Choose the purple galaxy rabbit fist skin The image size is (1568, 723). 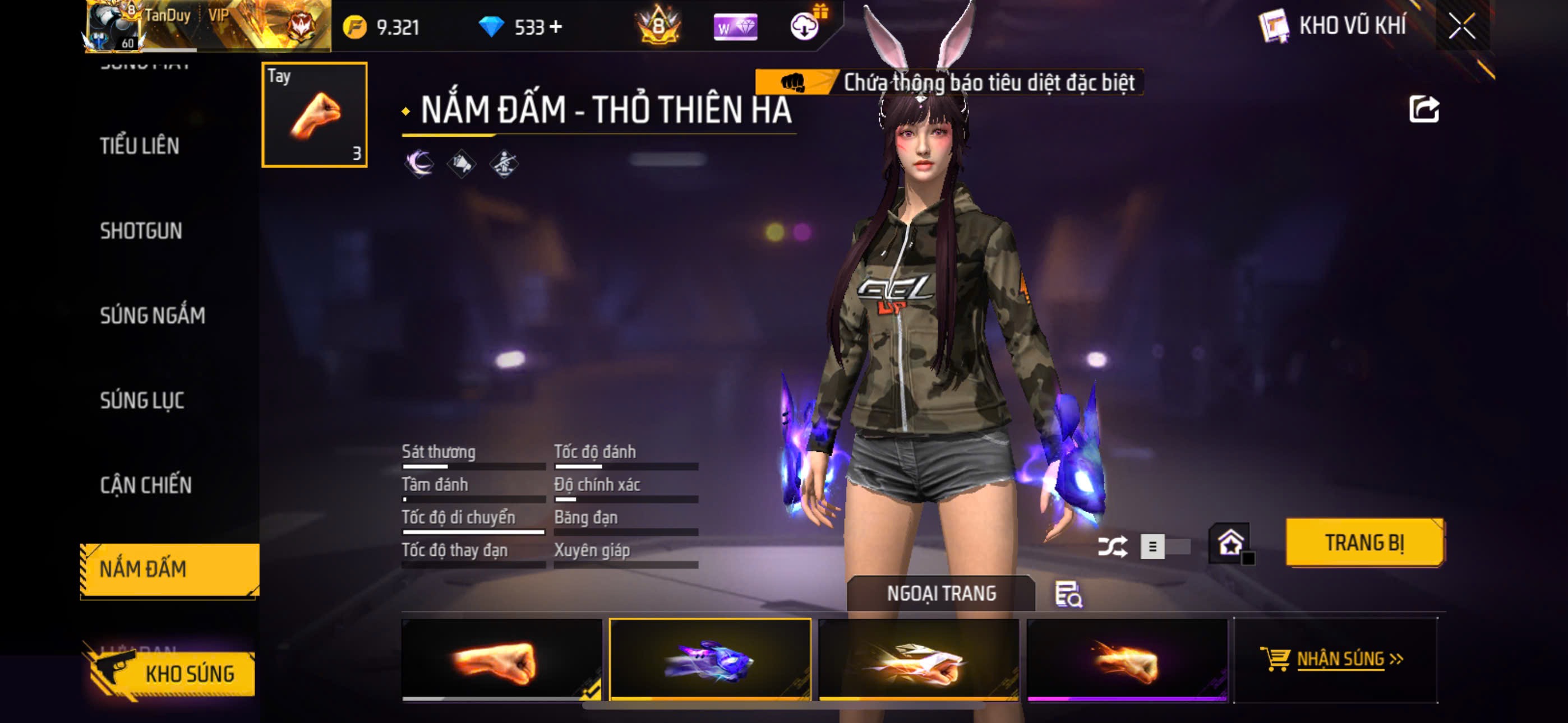pos(710,660)
